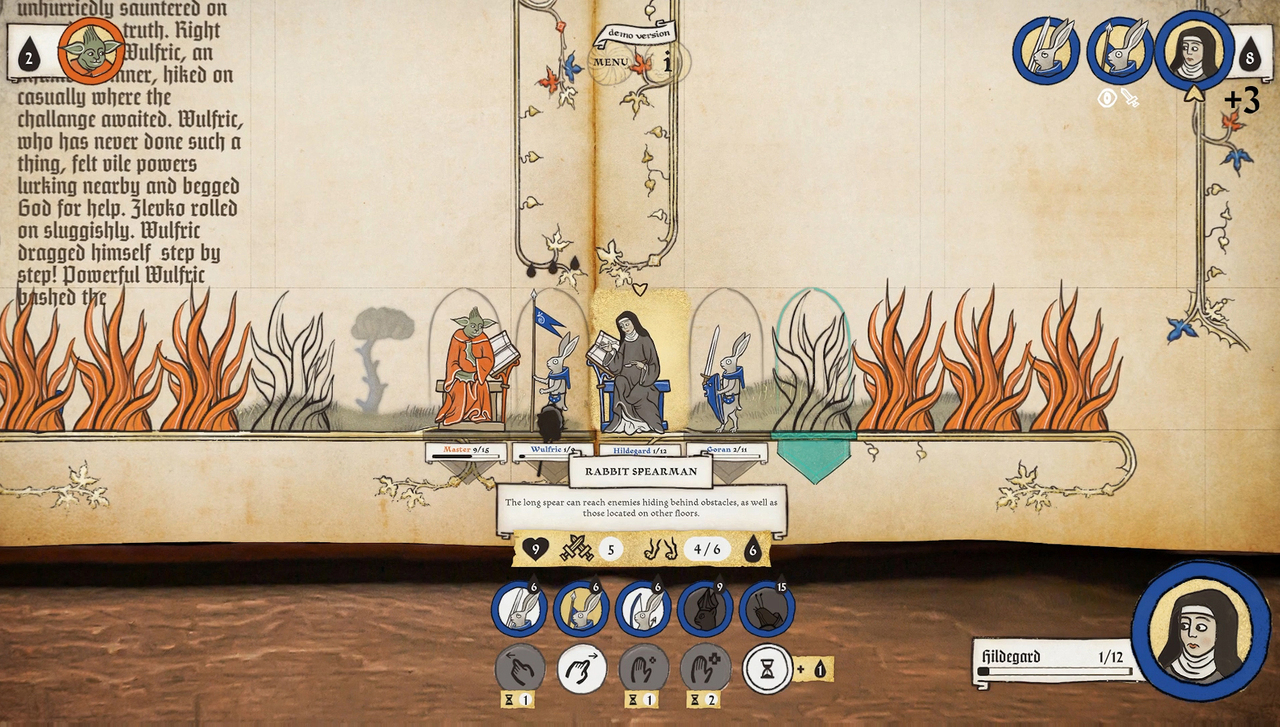
Task: Click the rabbit swordsman turn-order portrait
Action: [1046, 50]
